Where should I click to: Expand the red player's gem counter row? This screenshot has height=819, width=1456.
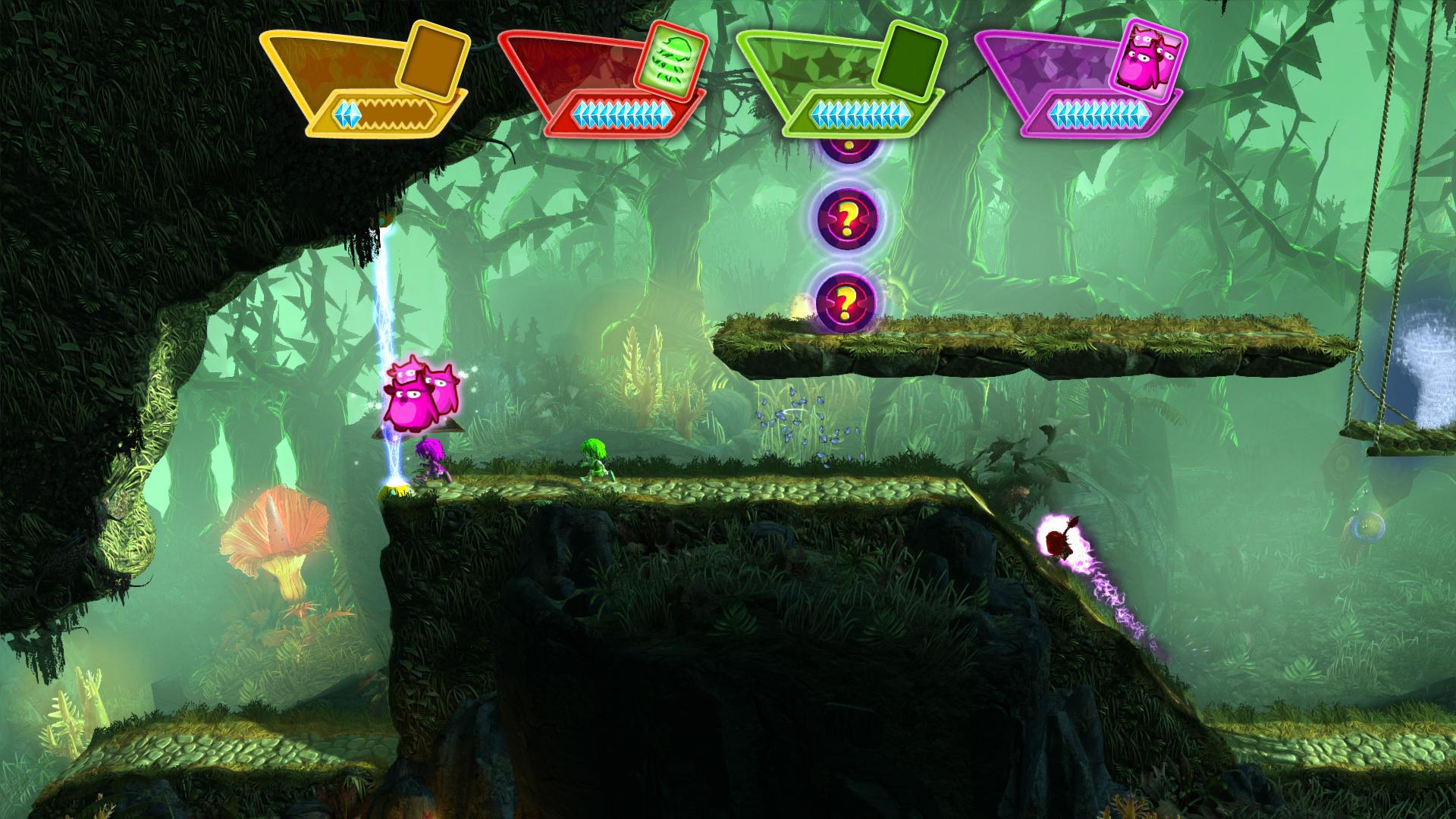(x=622, y=115)
